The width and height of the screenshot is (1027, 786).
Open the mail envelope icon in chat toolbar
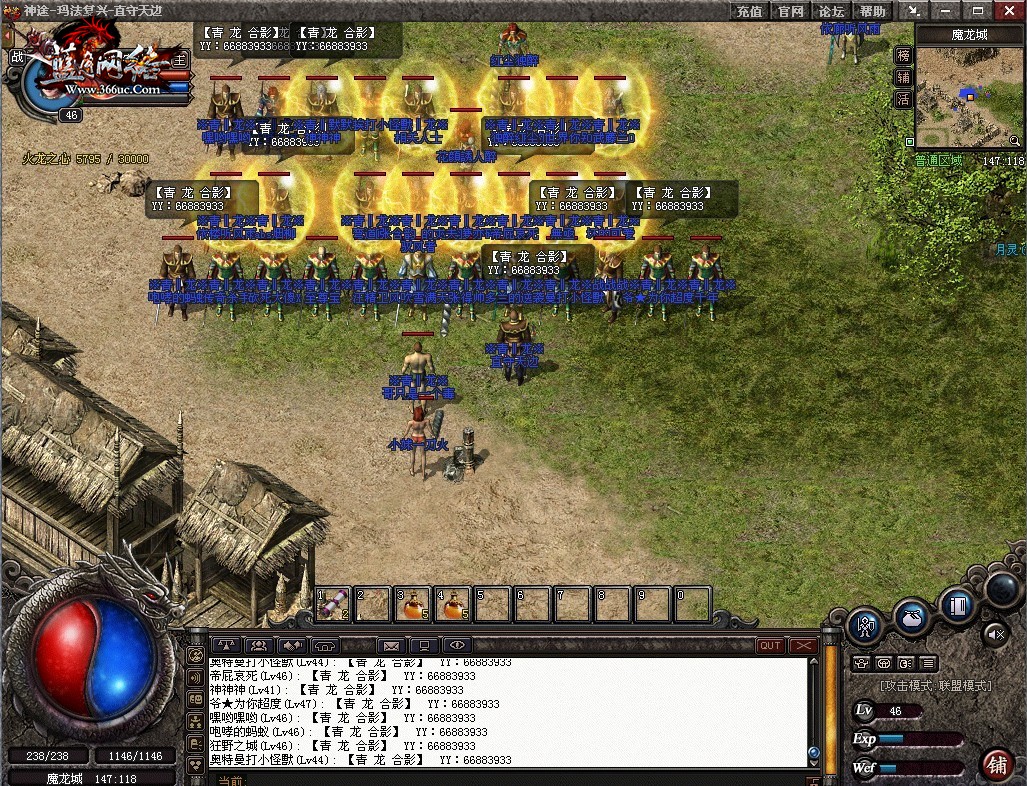(390, 646)
